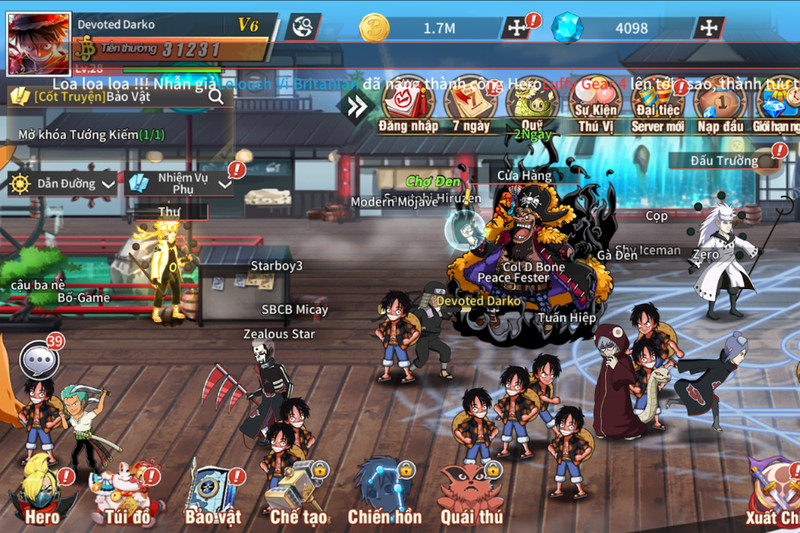Open the Sự Kiện Thú Vị events
The width and height of the screenshot is (800, 533).
pyautogui.click(x=596, y=106)
